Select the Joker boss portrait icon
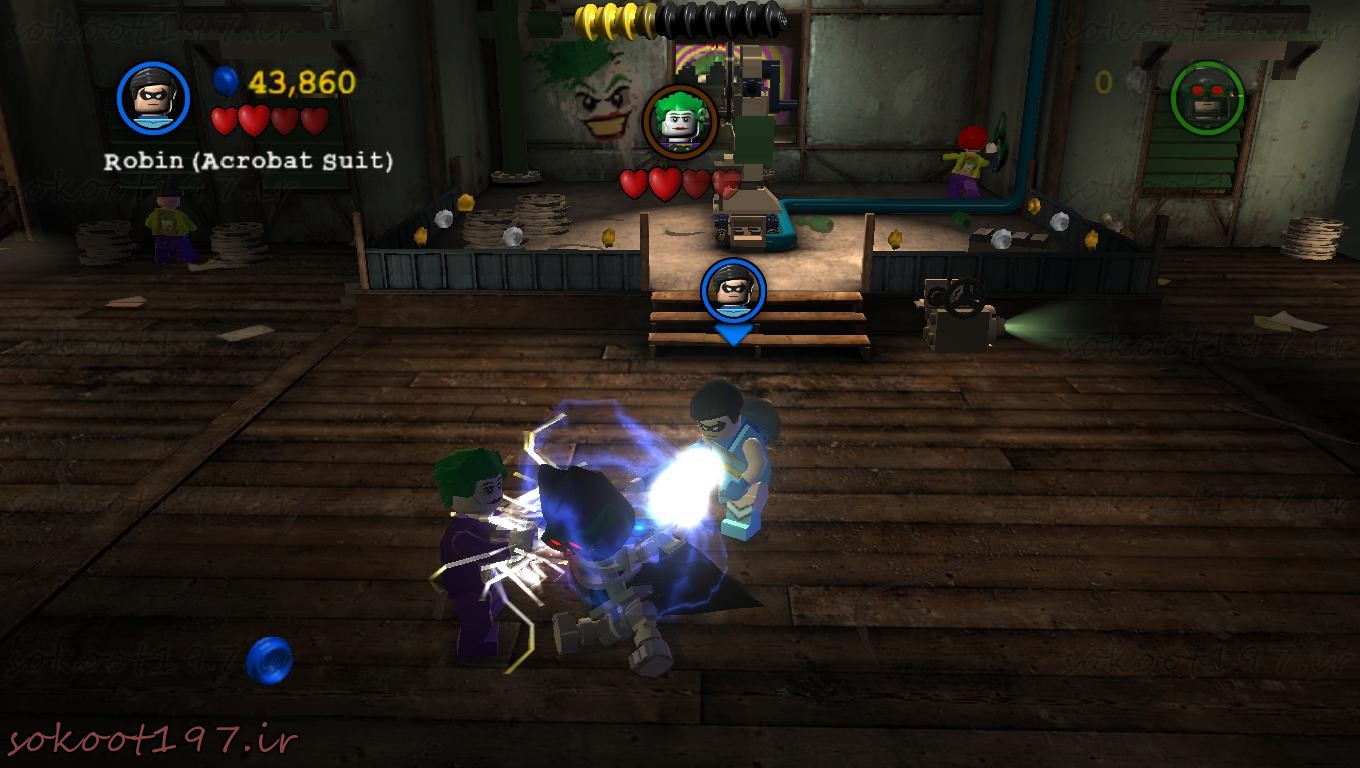 click(680, 121)
